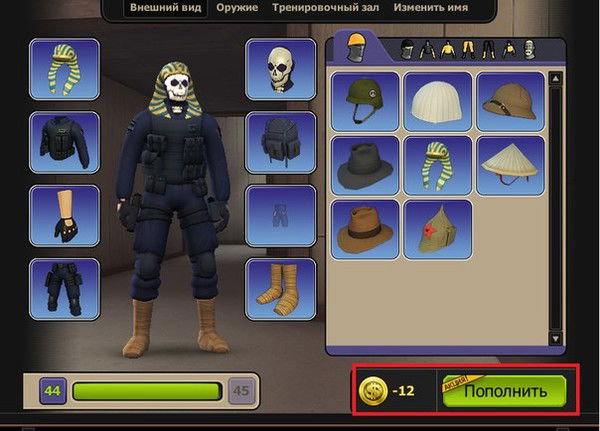The height and width of the screenshot is (431, 600).
Task: Click the equipped tactical jacket slot
Action: (64, 142)
